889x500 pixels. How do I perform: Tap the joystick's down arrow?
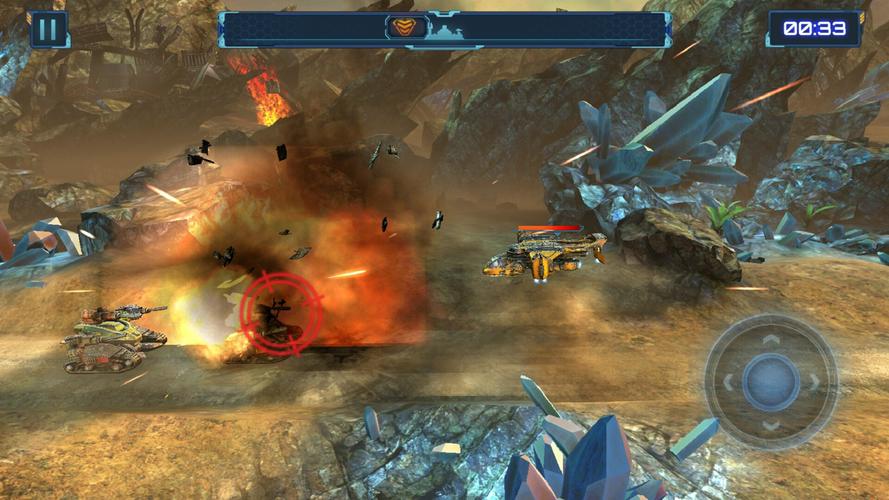[771, 424]
